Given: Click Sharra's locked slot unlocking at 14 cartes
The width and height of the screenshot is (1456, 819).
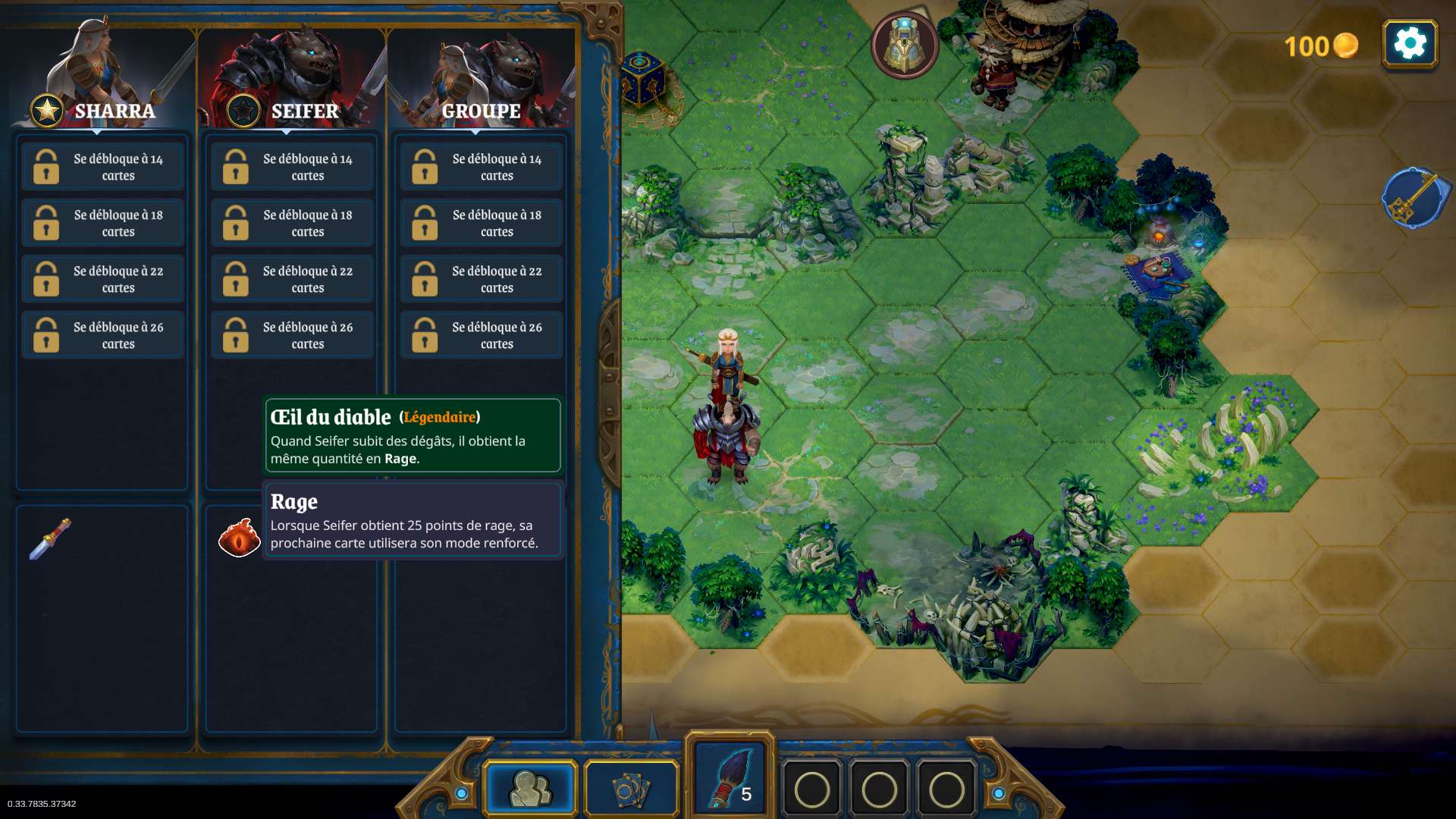Looking at the screenshot, I should [x=102, y=167].
